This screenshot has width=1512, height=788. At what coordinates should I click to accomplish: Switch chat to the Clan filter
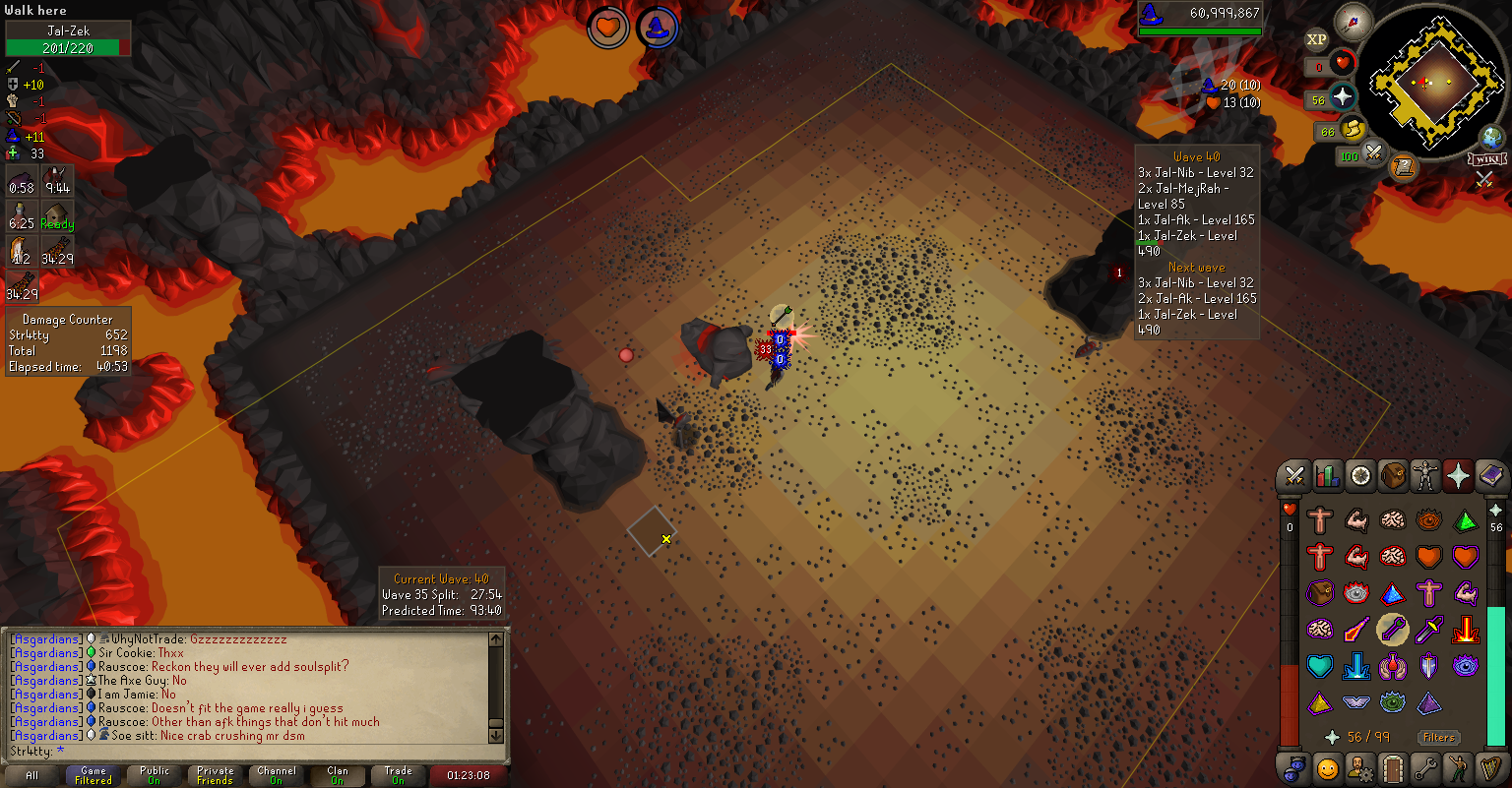coord(338,775)
